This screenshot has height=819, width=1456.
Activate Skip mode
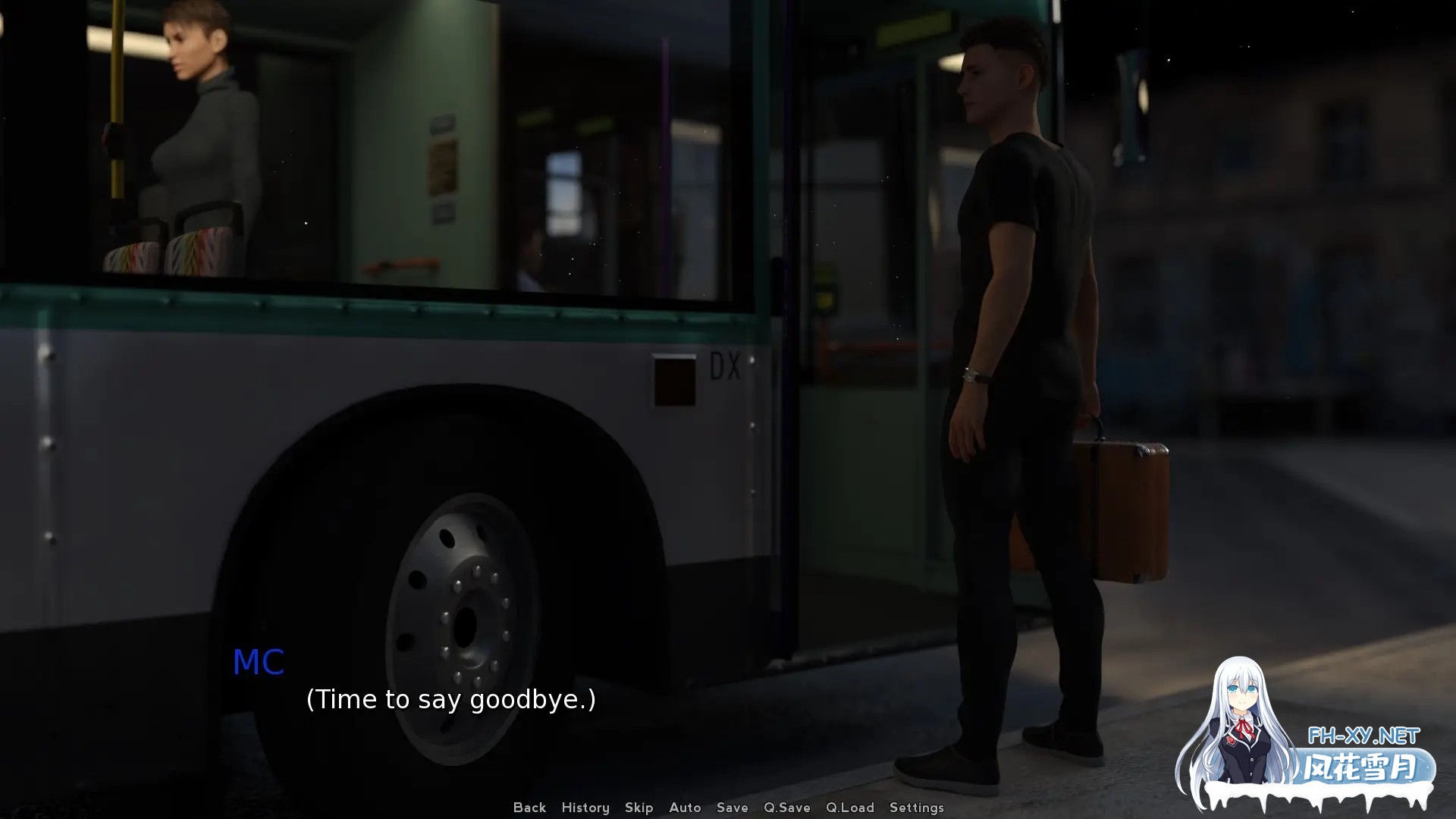[639, 808]
